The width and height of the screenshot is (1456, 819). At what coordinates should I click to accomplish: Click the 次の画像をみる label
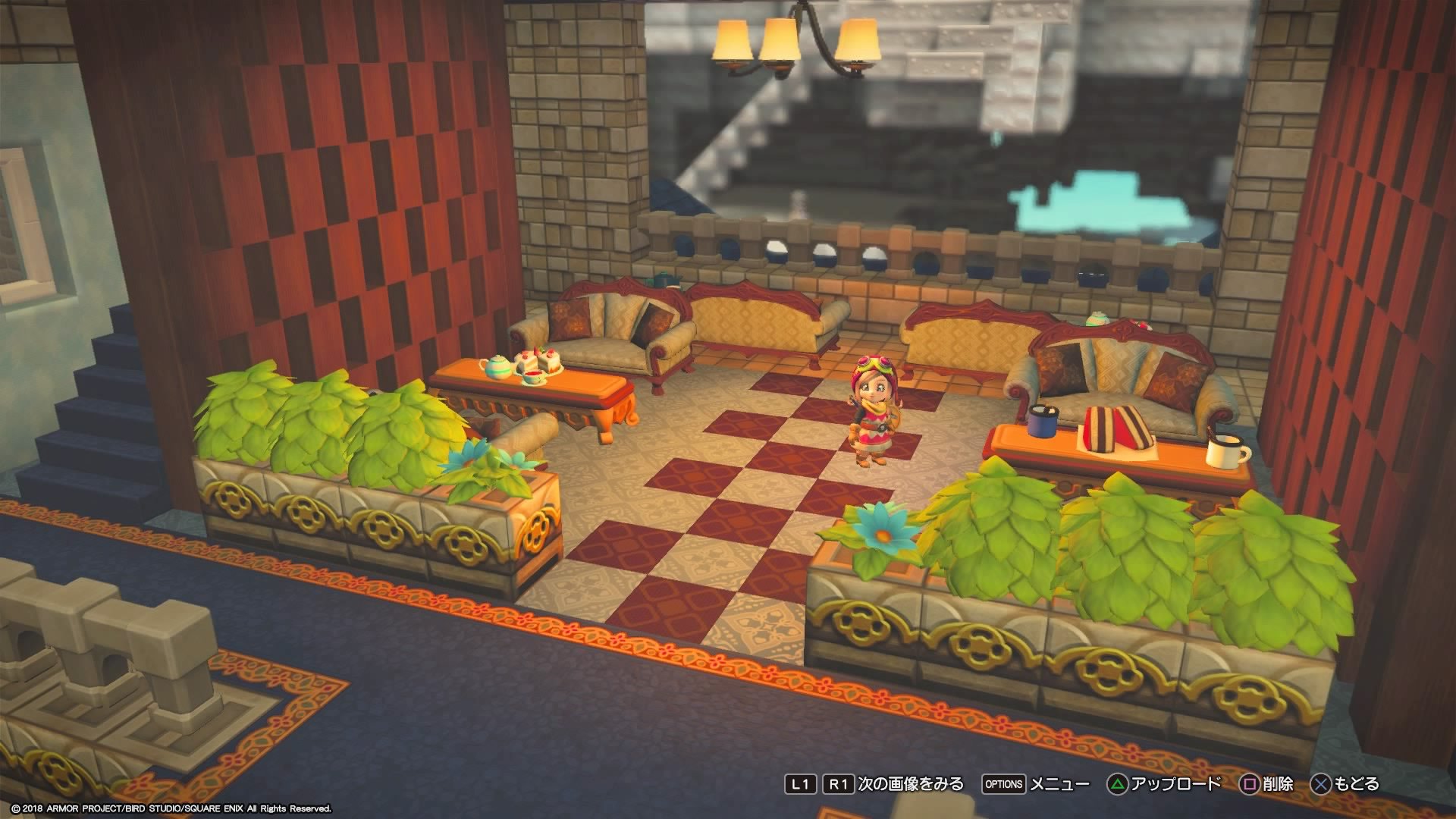coord(910,783)
